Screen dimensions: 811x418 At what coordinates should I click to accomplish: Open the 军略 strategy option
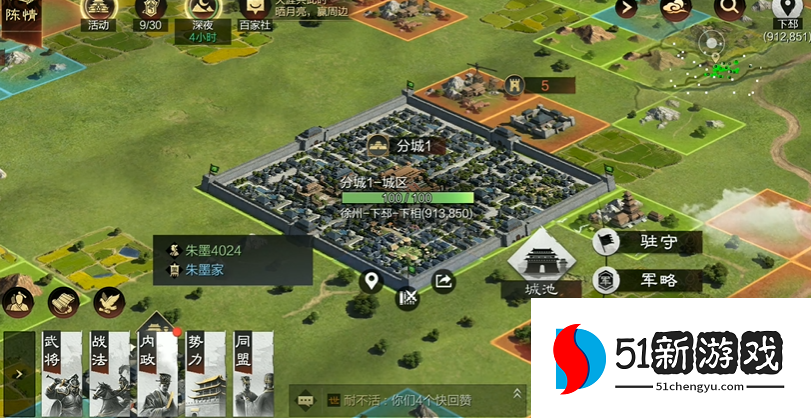coord(649,280)
